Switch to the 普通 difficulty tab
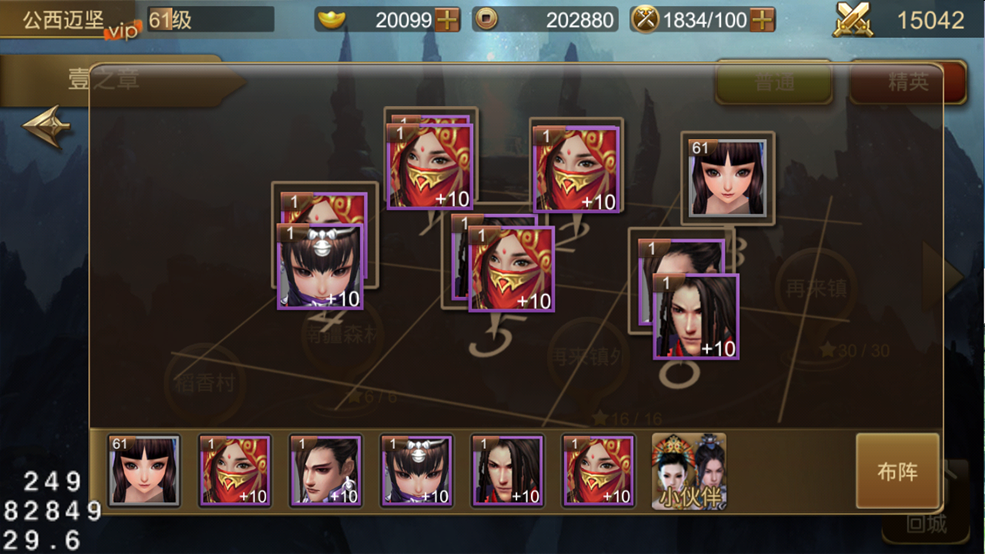The image size is (985, 554). pyautogui.click(x=773, y=83)
